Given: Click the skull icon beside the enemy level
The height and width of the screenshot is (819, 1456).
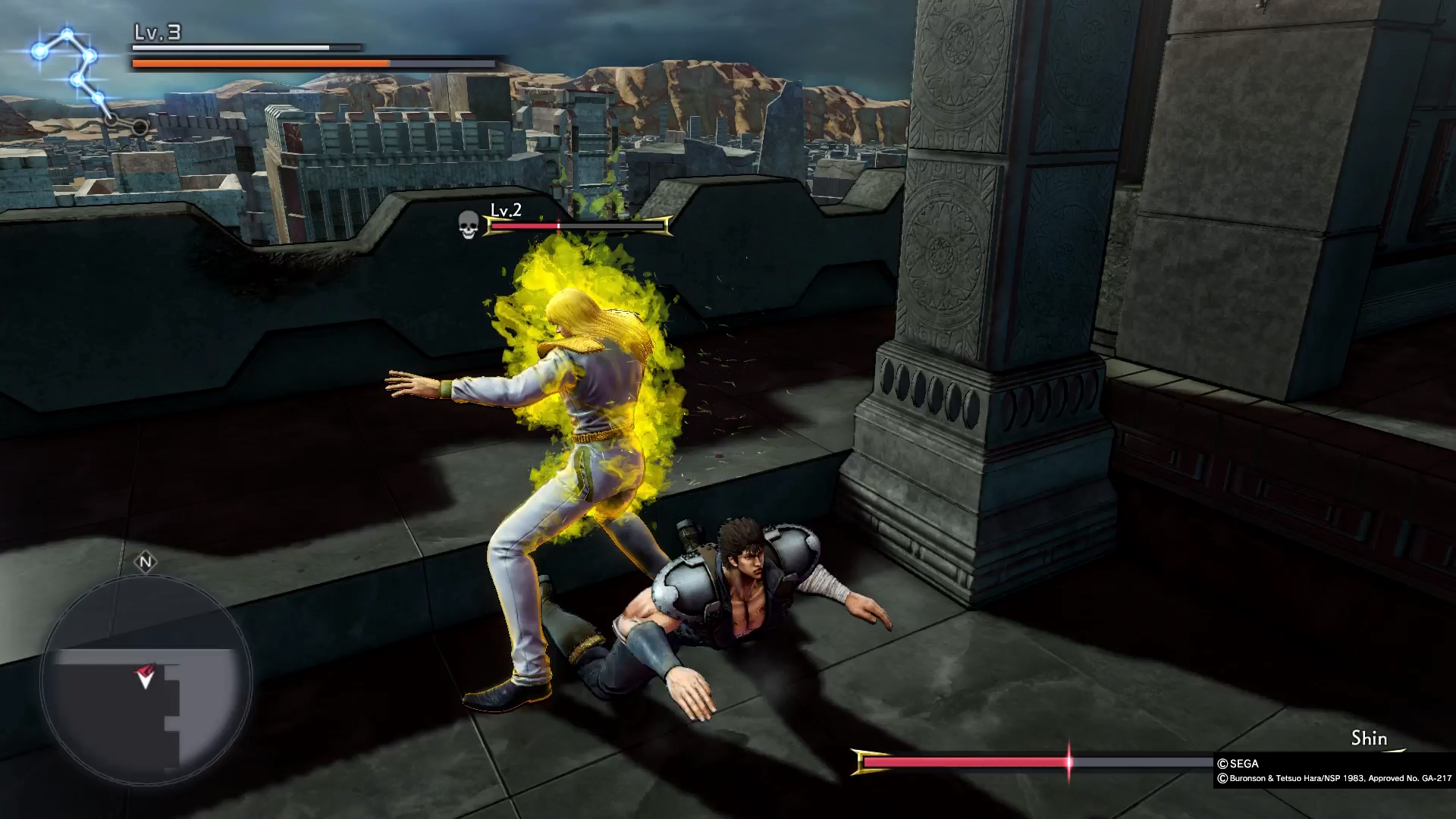Looking at the screenshot, I should tap(469, 224).
